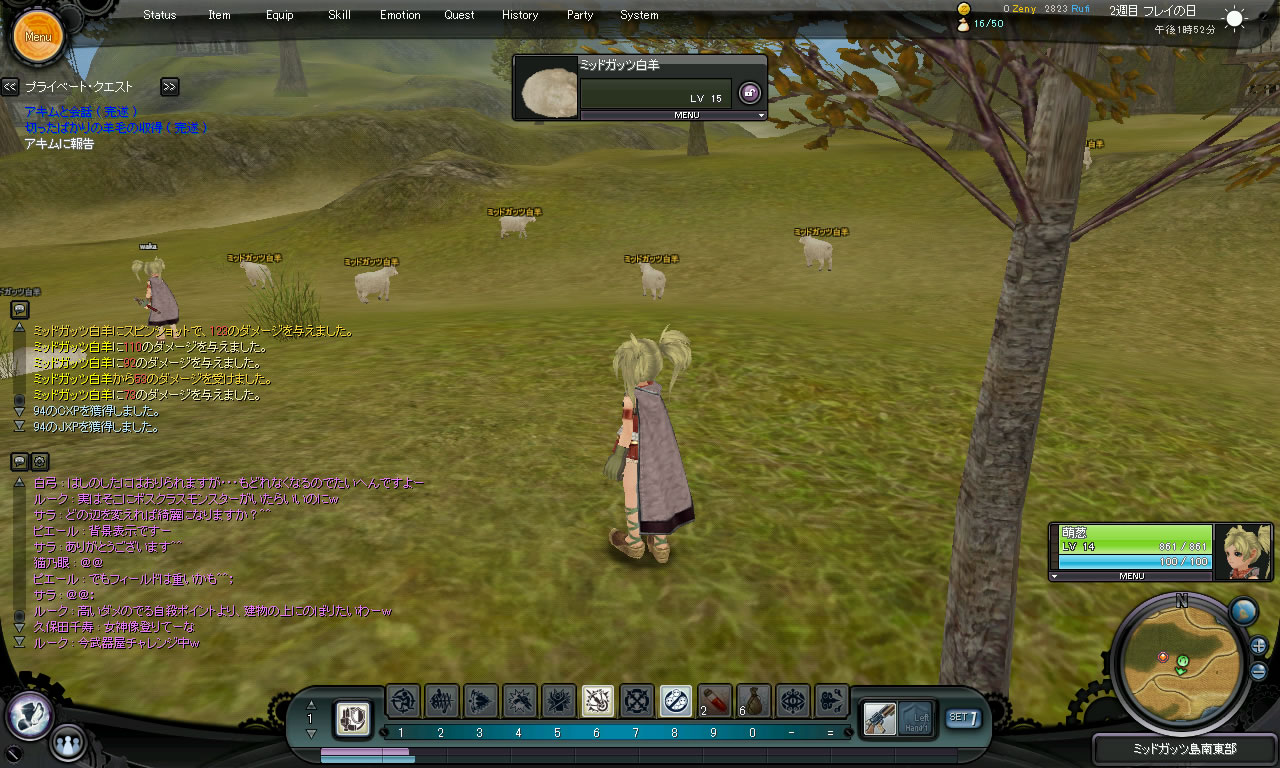
Task: Open the Status menu
Action: pos(160,15)
